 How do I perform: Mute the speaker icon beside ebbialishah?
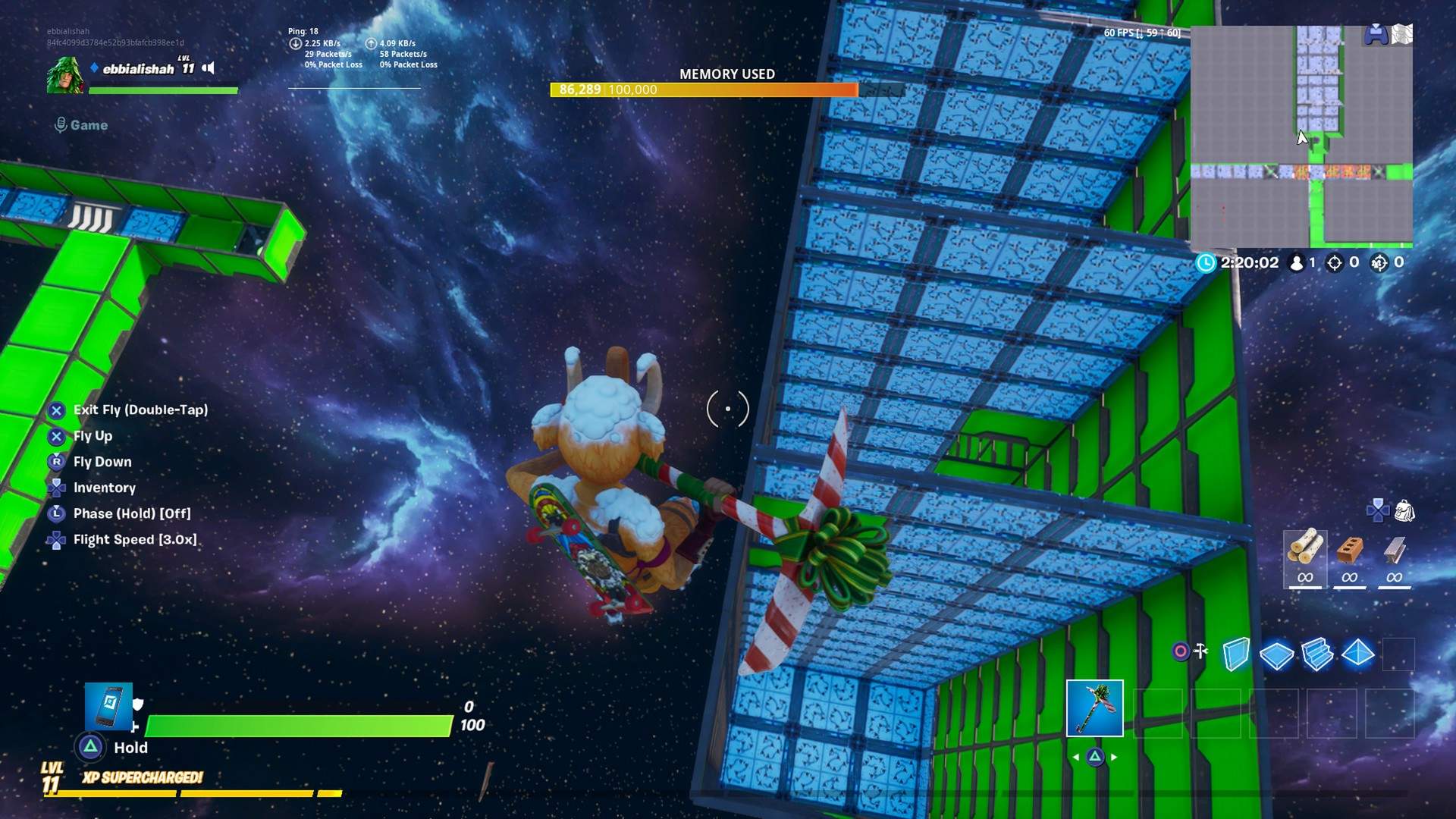pos(207,67)
